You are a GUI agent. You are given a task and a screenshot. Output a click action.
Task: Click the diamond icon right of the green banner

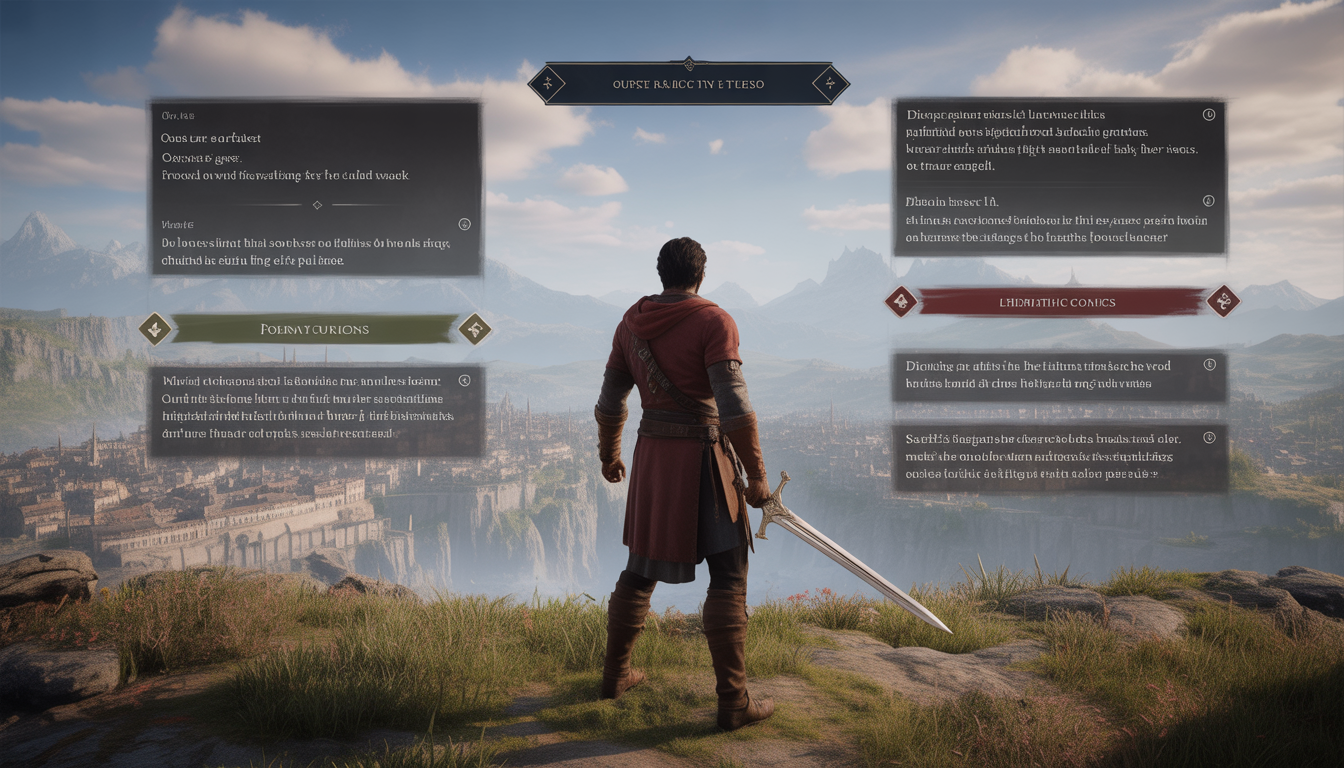(474, 329)
